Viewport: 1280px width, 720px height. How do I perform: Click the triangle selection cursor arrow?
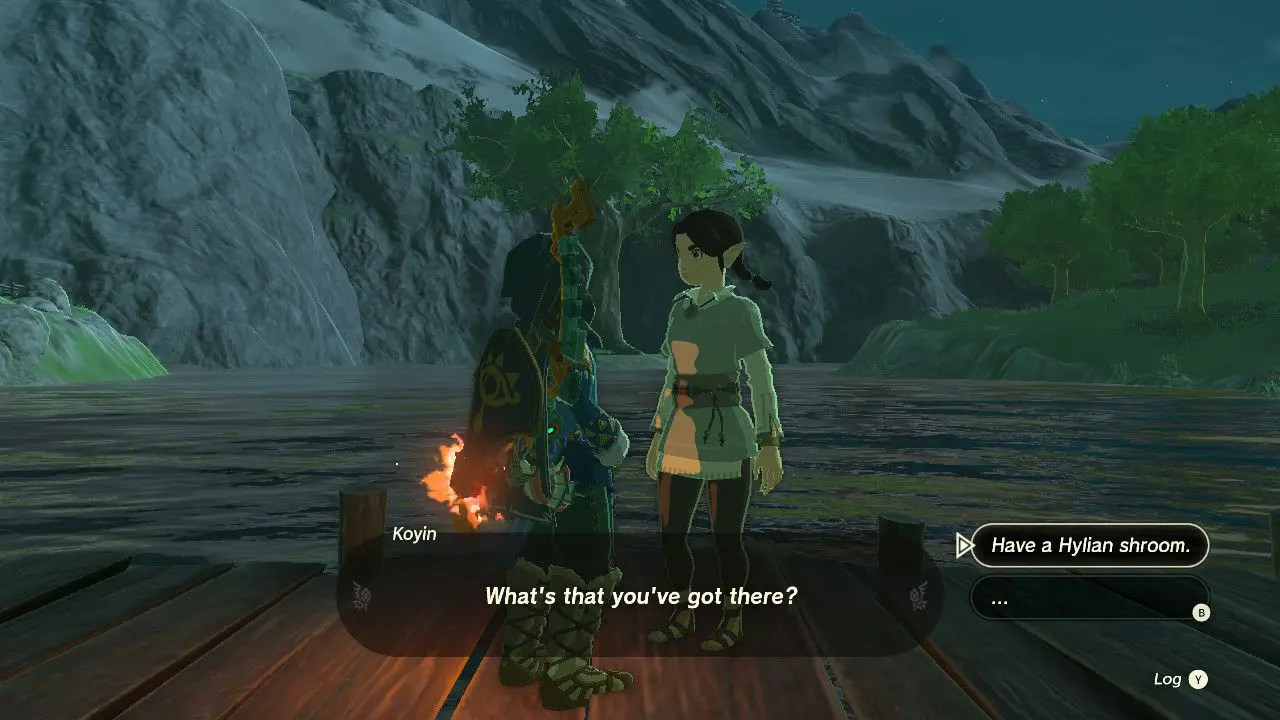[963, 545]
